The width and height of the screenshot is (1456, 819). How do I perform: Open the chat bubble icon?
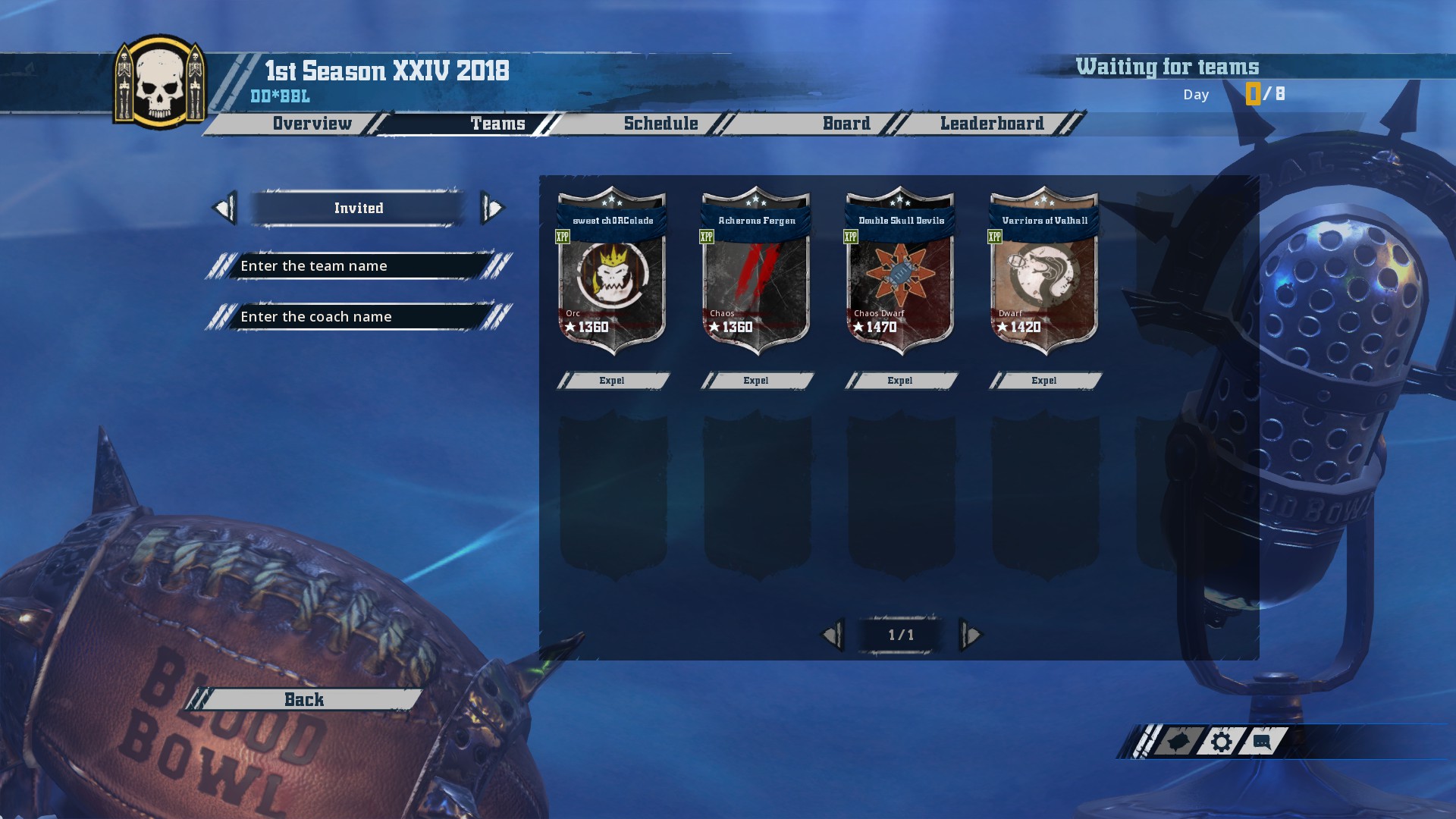point(1262,742)
